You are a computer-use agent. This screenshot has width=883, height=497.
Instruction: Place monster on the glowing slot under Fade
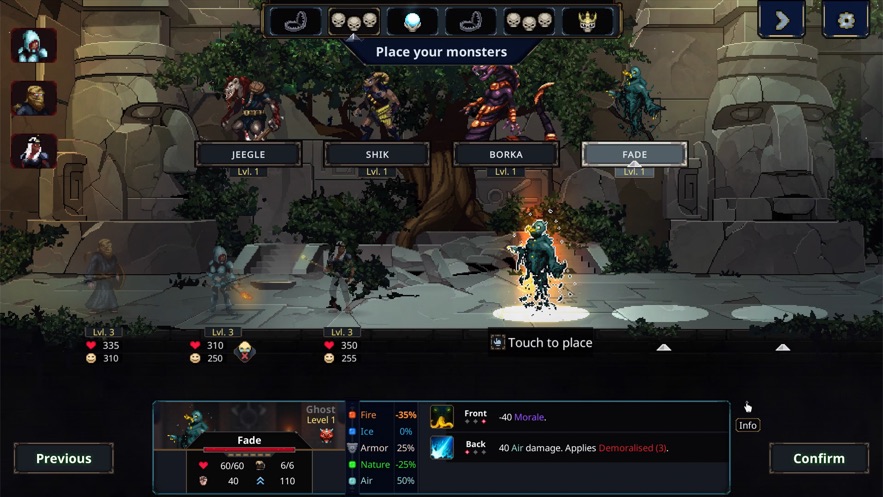pyautogui.click(x=541, y=313)
